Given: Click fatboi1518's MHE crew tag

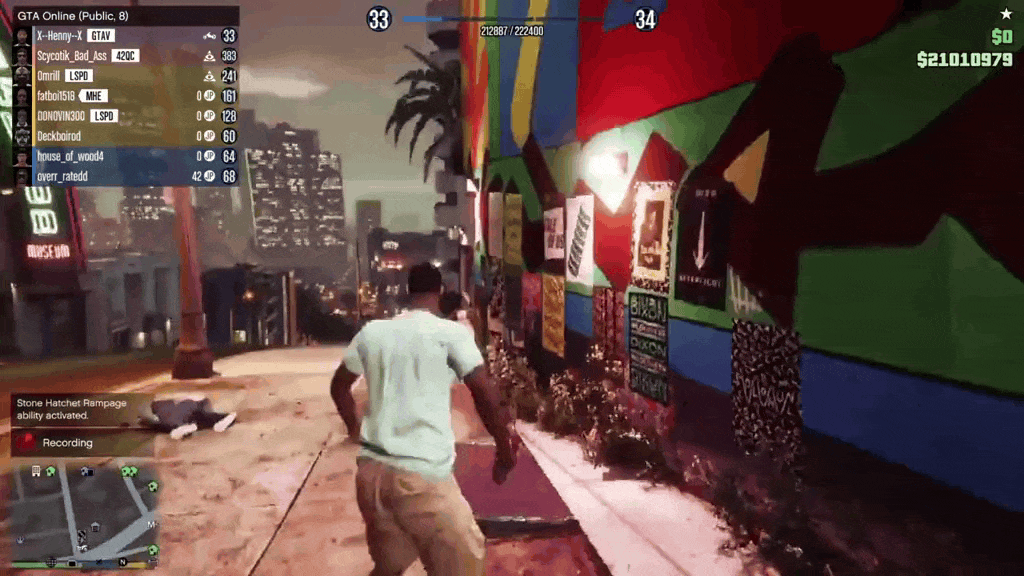Looking at the screenshot, I should [94, 96].
